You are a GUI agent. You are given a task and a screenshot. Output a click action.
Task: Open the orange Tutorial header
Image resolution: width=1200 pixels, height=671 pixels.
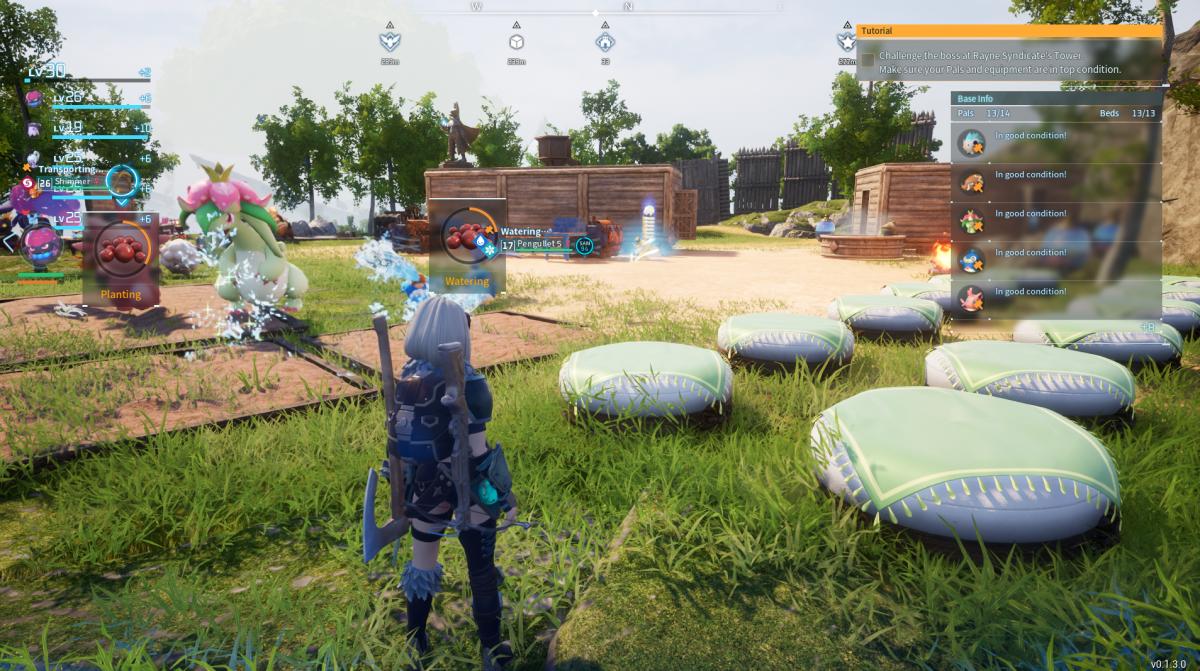tap(1009, 31)
